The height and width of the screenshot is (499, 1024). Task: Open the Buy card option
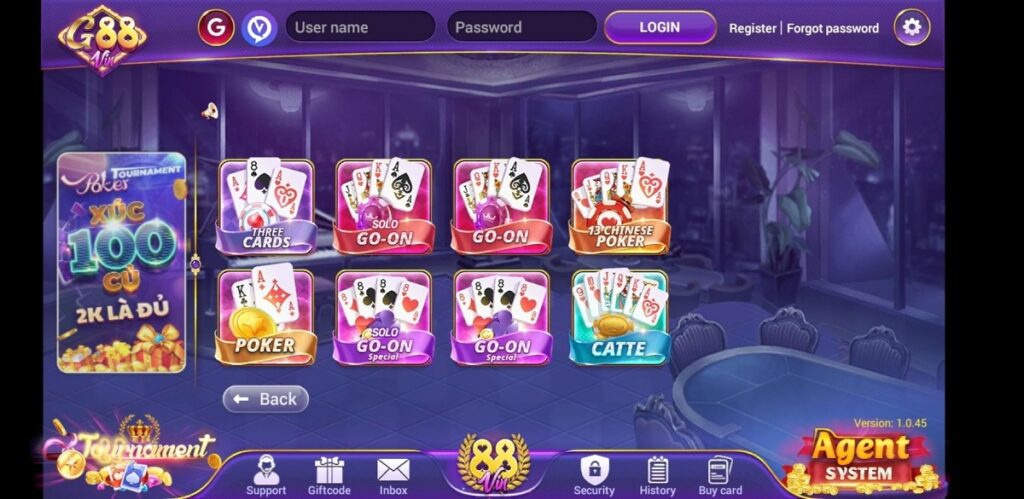click(x=720, y=474)
